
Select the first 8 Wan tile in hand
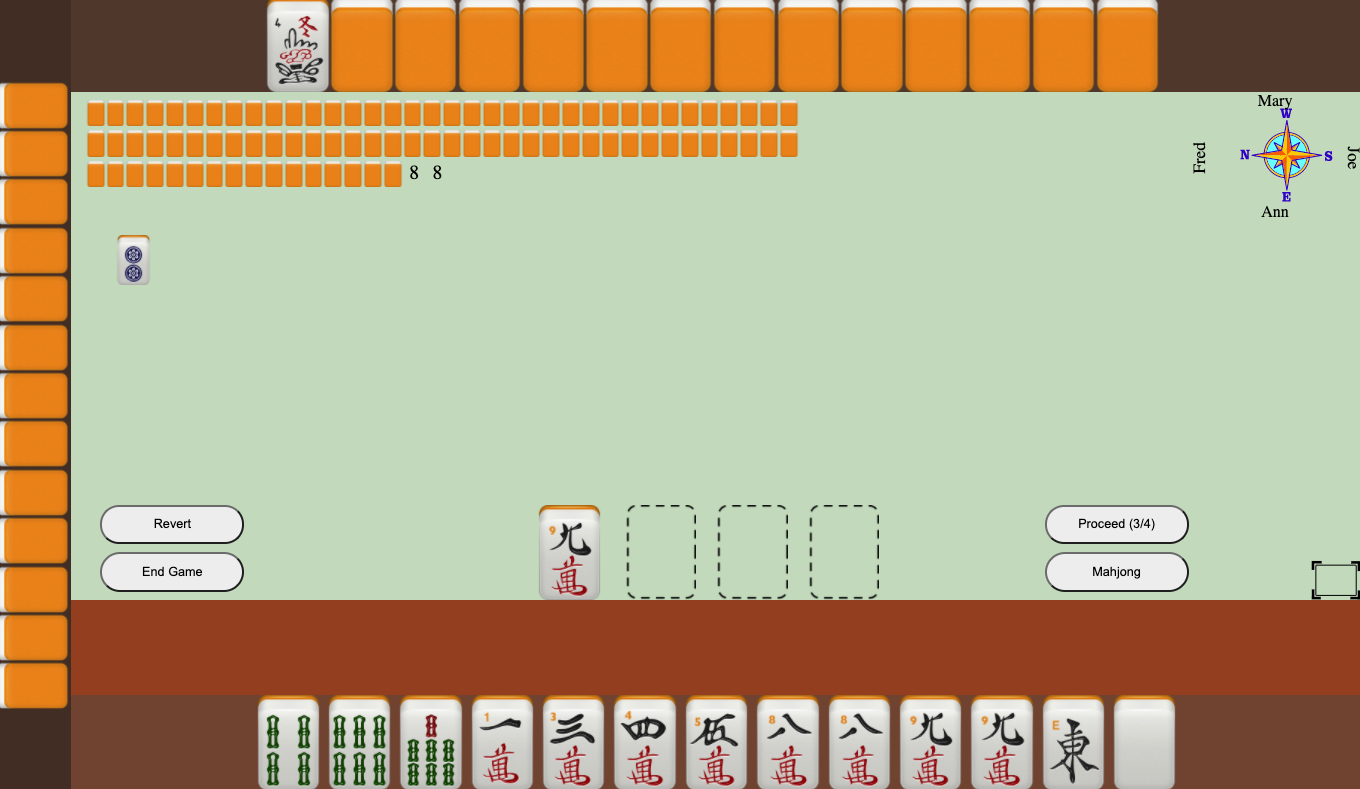click(x=787, y=744)
